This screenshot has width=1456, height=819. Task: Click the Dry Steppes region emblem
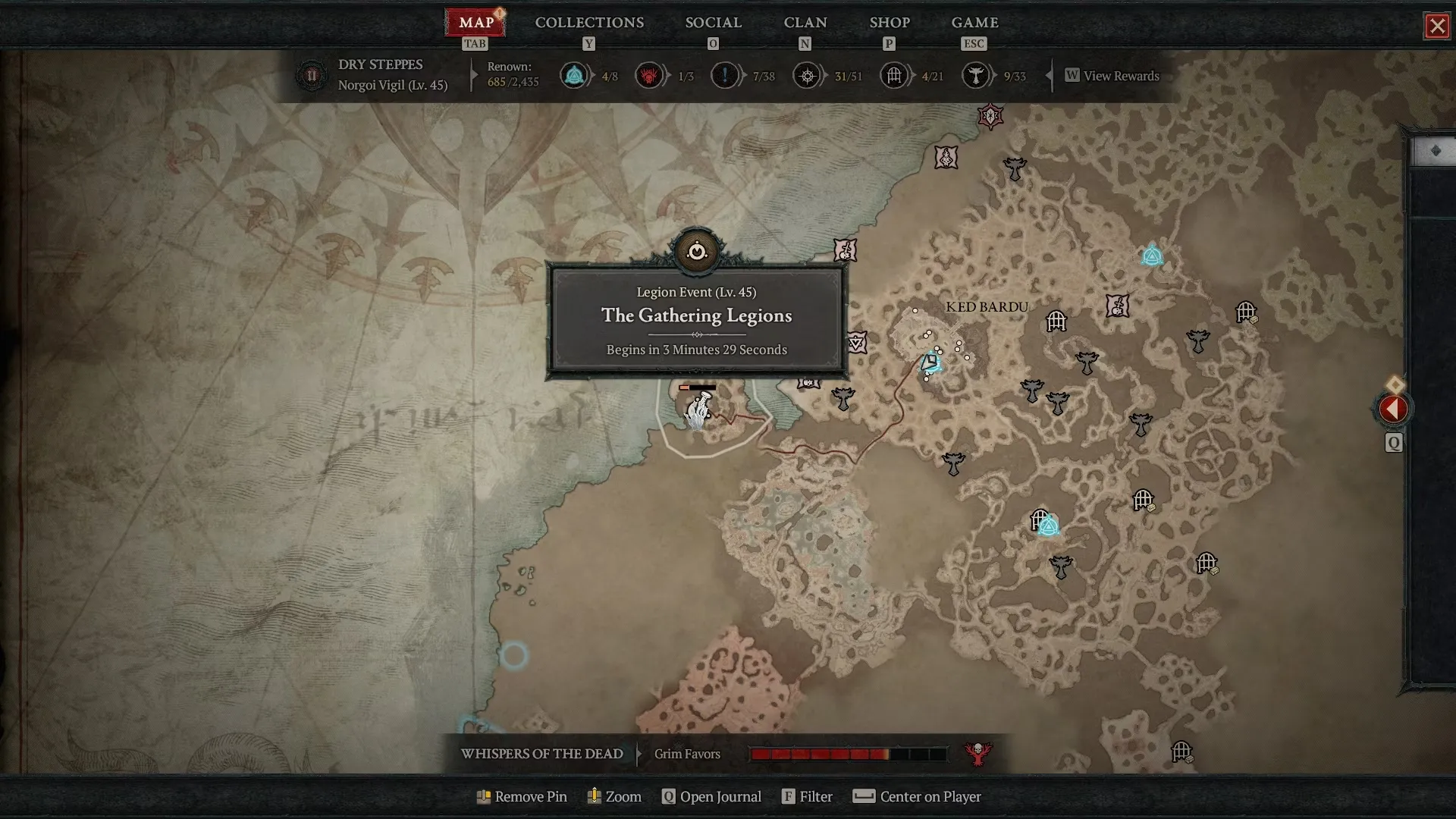coord(311,76)
